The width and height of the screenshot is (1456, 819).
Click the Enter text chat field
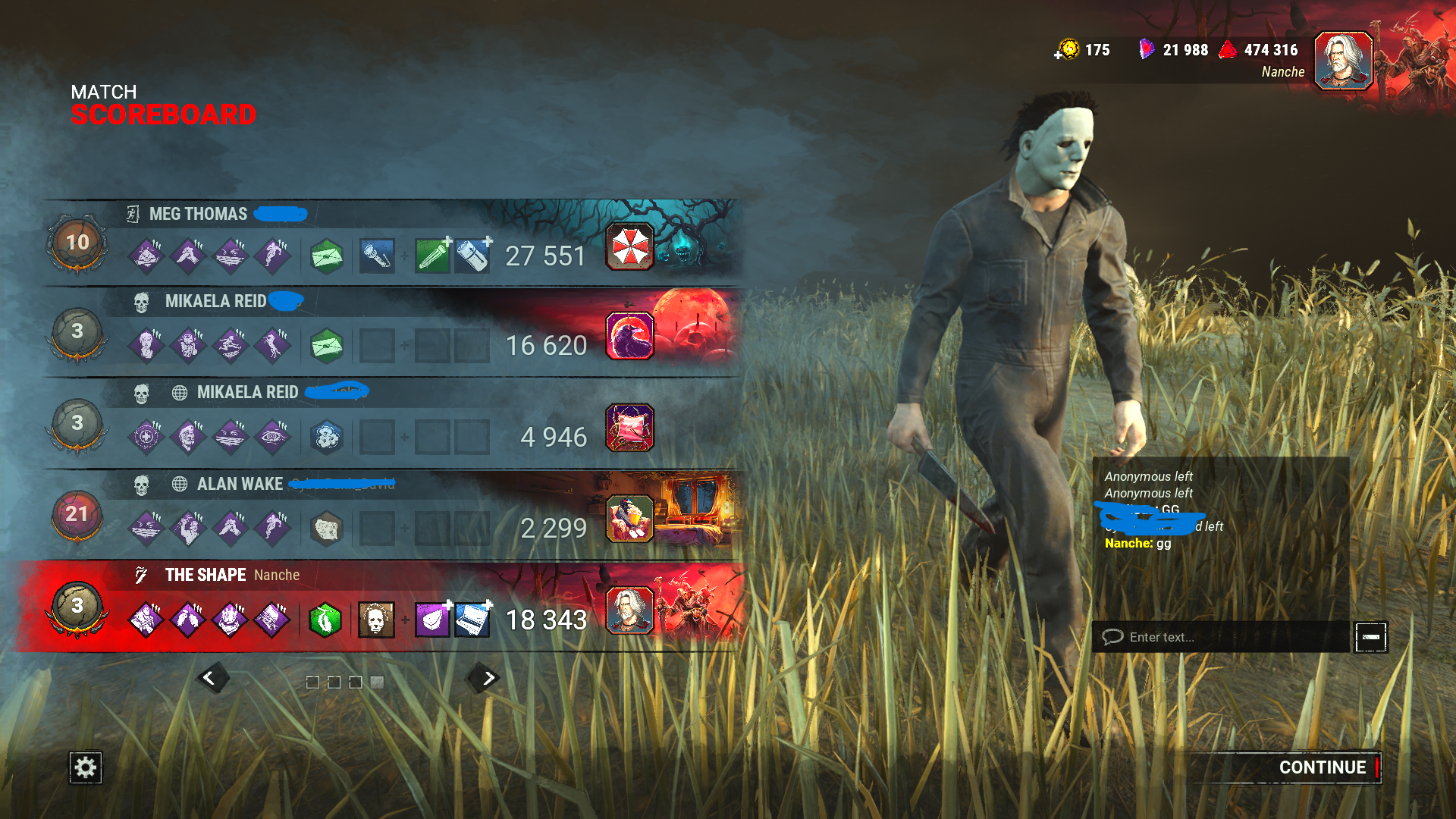(1213, 637)
